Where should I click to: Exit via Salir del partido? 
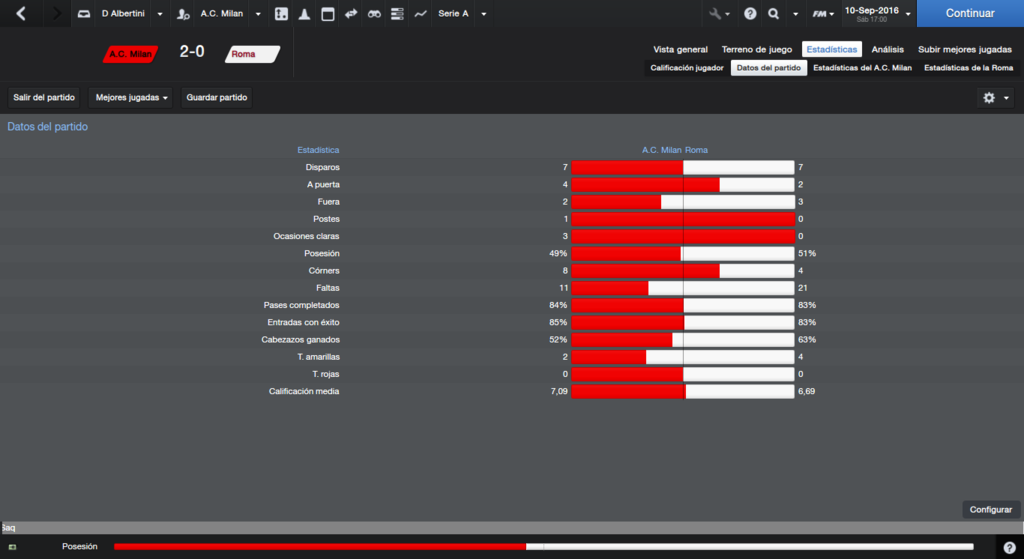pos(44,98)
